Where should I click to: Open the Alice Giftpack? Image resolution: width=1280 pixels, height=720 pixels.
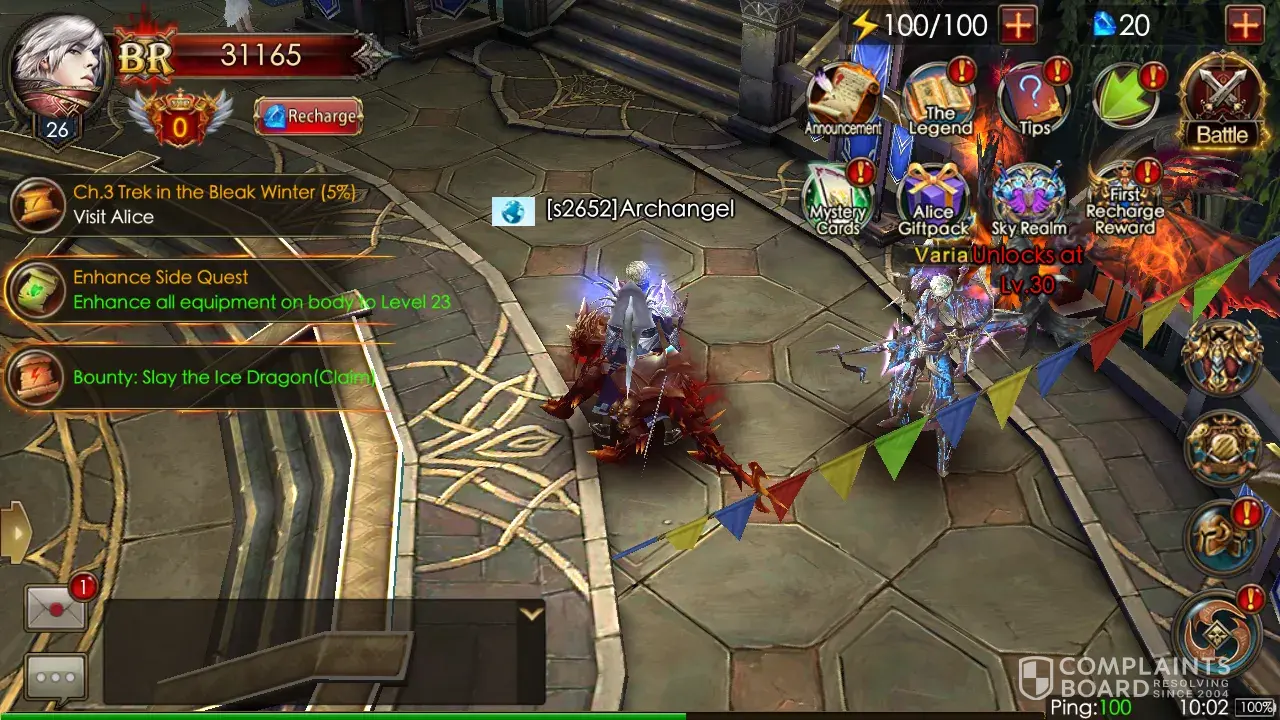[x=932, y=198]
